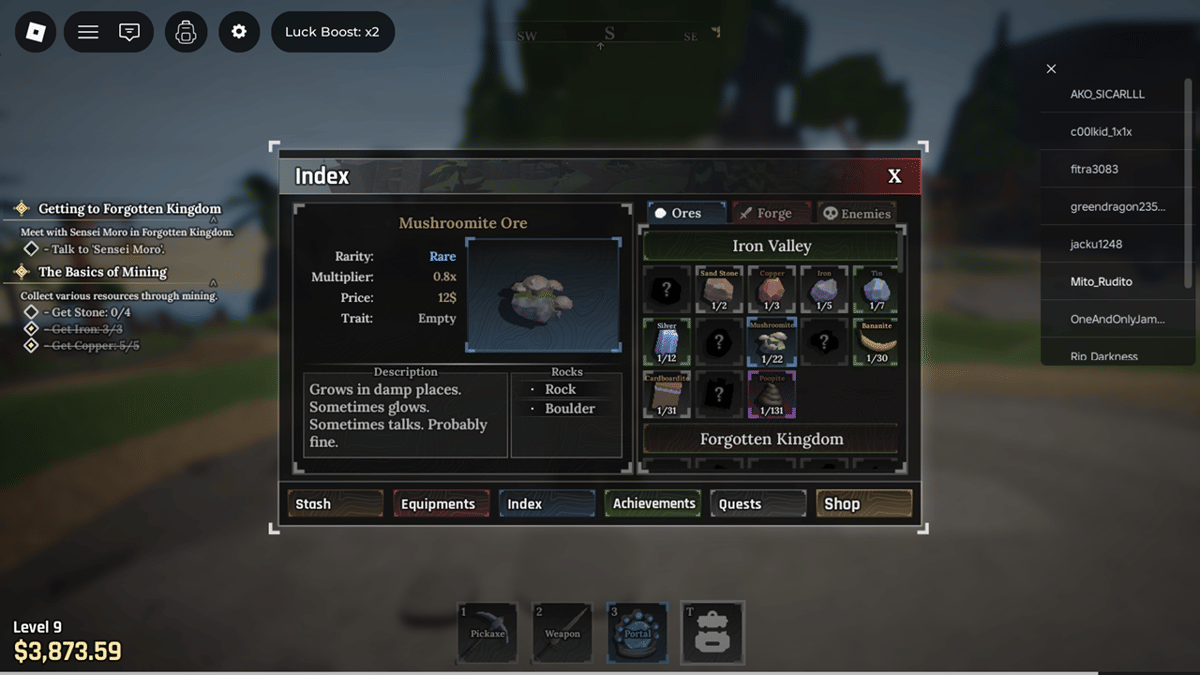Select the Weapon hotbar slot

(562, 632)
